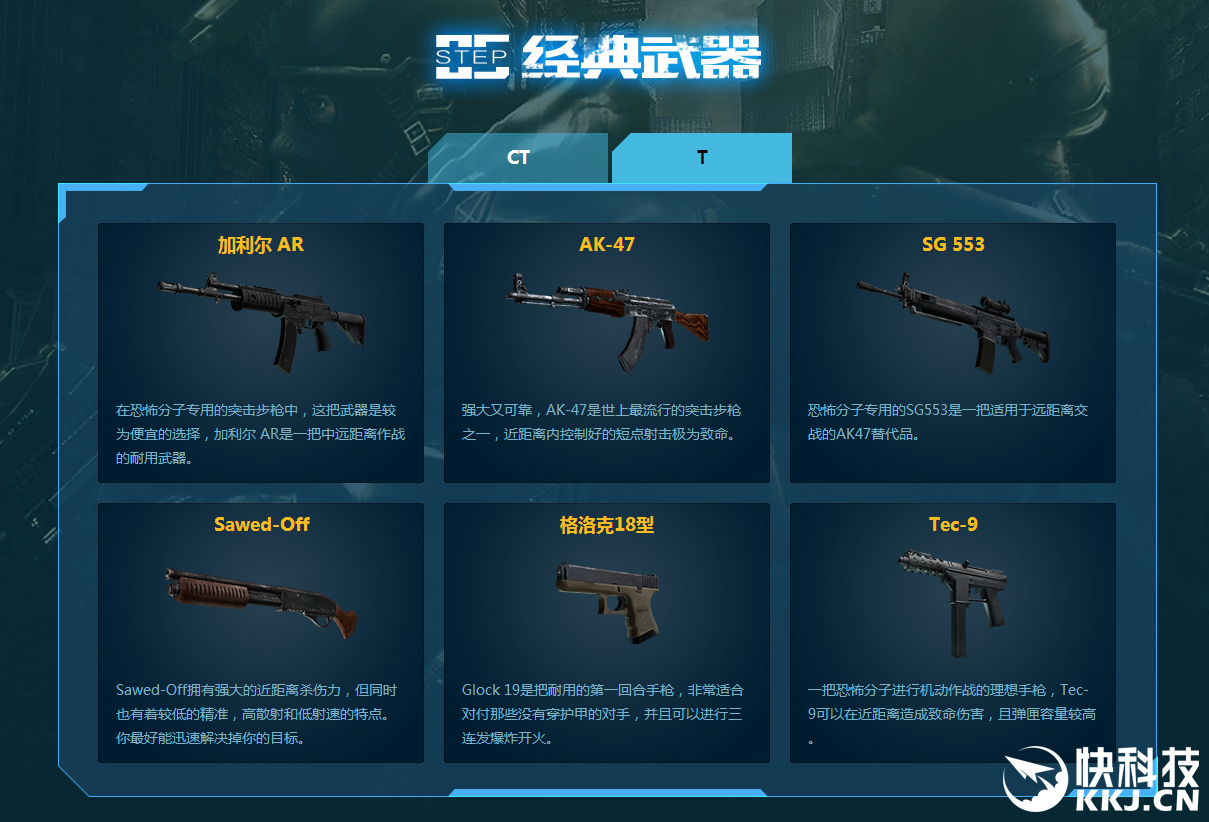Select the SG 553 rifle card
This screenshot has height=822, width=1209.
click(x=953, y=352)
